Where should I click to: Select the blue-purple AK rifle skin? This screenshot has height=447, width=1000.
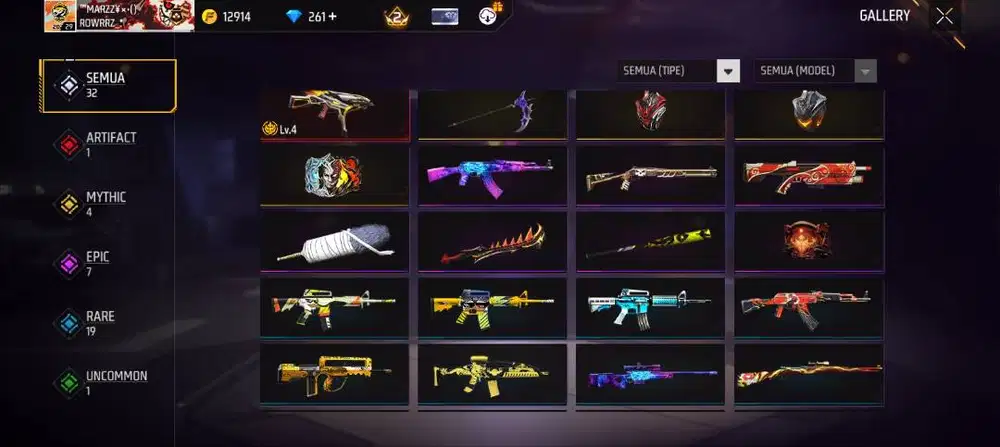[x=492, y=175]
